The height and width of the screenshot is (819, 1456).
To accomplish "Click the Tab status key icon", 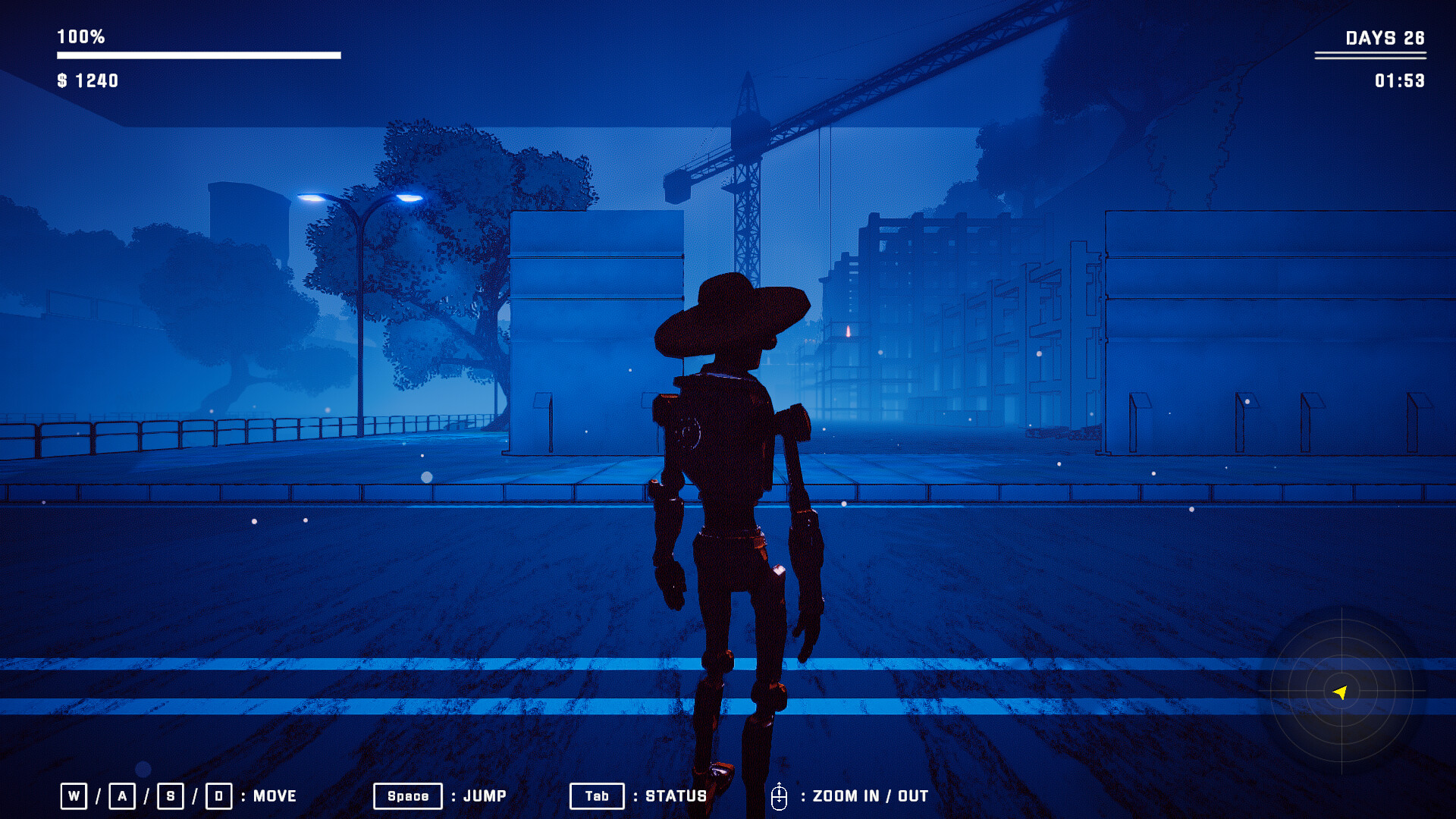I will coord(597,796).
